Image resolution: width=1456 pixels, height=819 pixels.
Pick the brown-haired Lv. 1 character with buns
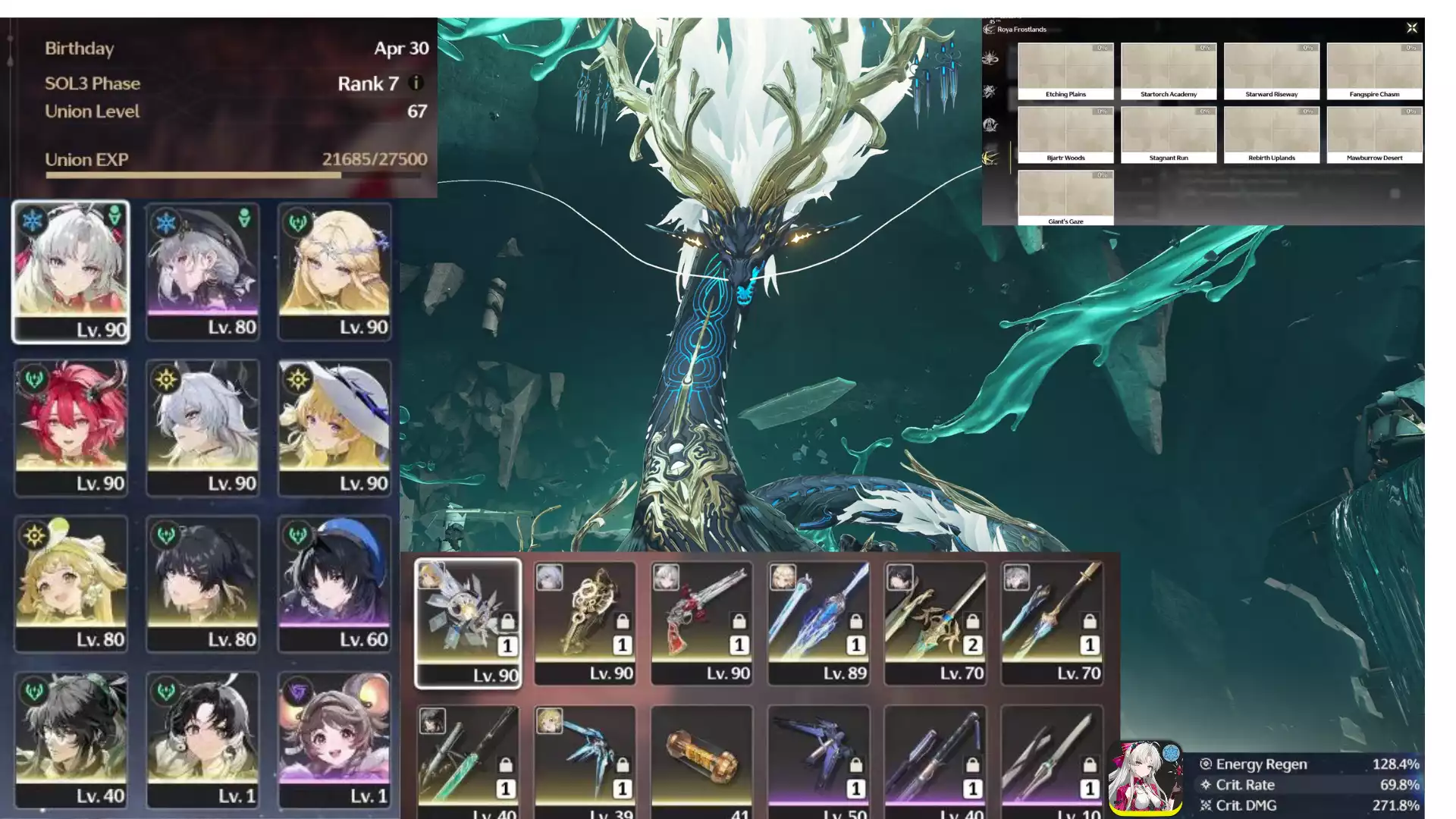pos(334,740)
